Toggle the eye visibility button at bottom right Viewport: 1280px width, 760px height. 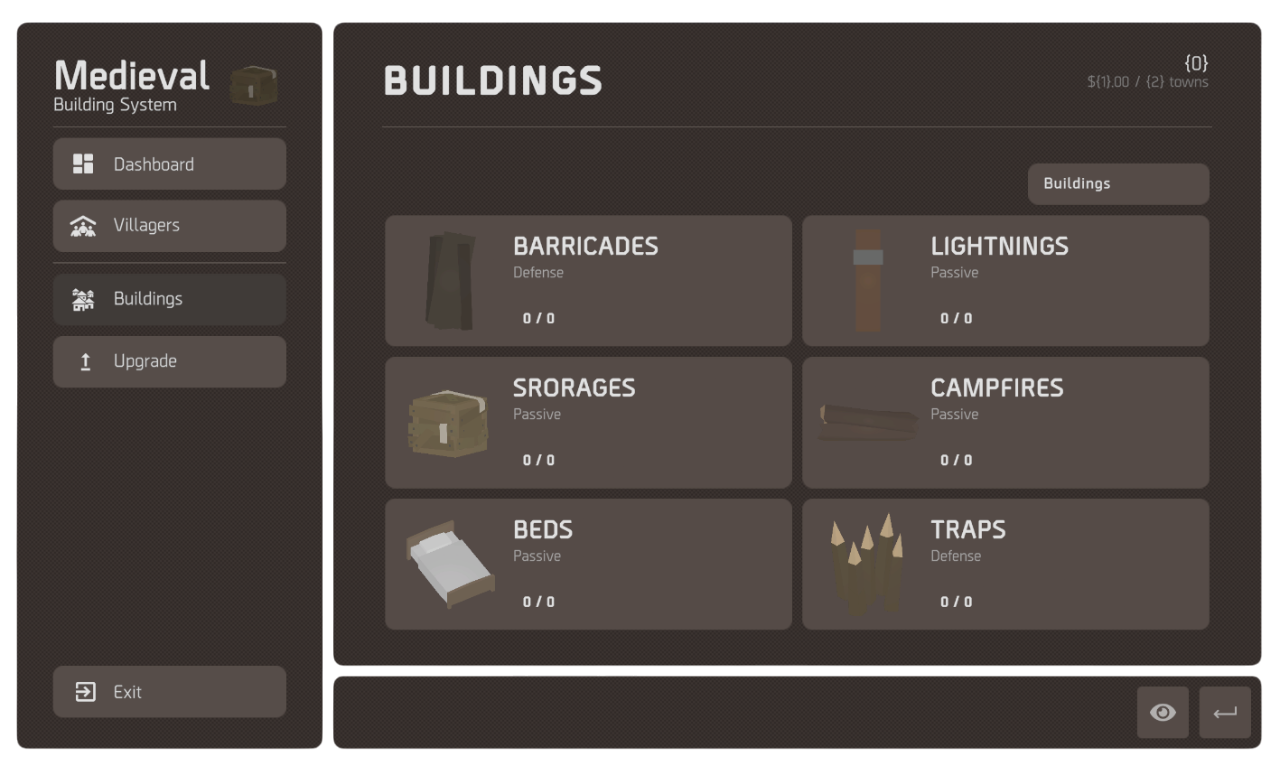pyautogui.click(x=1162, y=712)
